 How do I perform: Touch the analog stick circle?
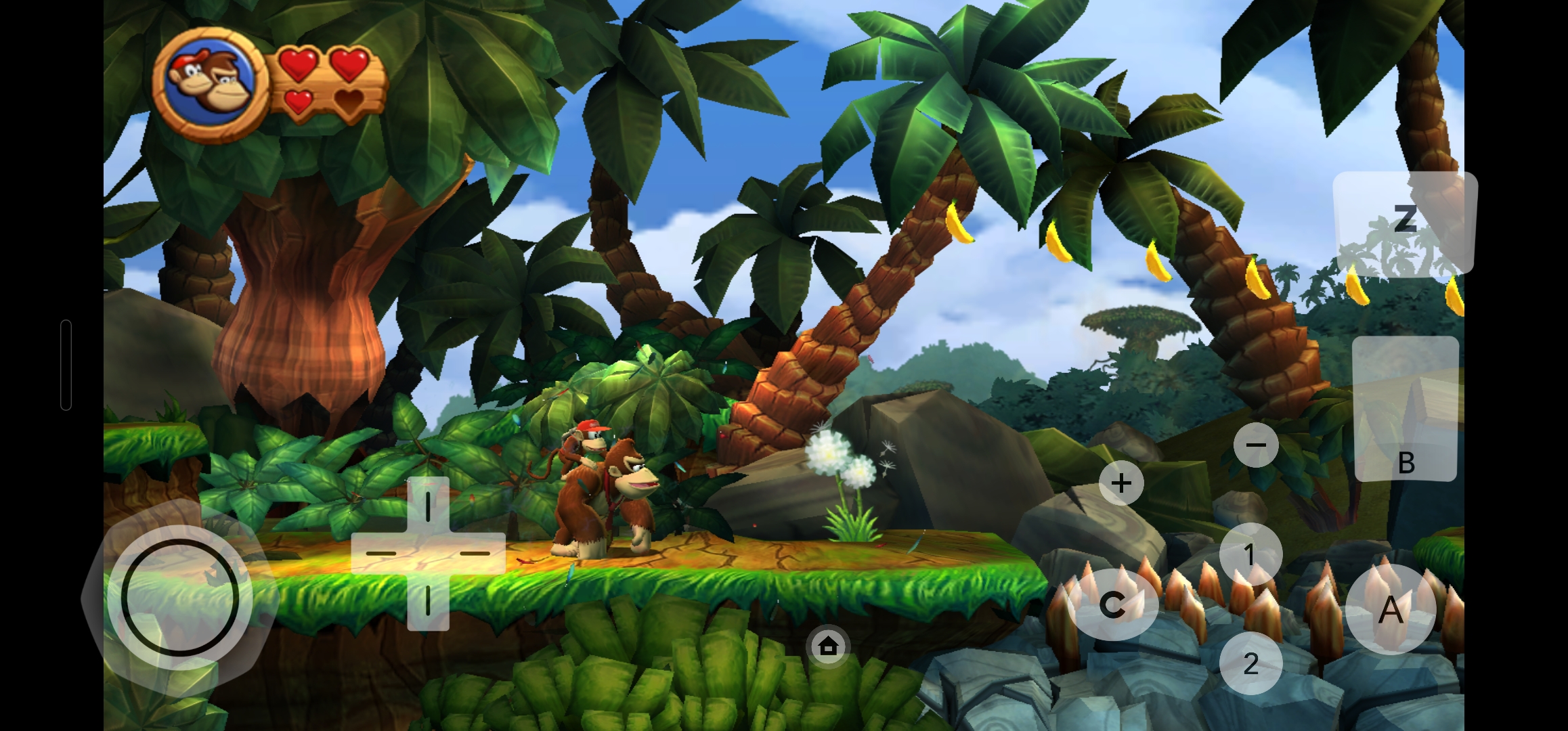[180, 597]
